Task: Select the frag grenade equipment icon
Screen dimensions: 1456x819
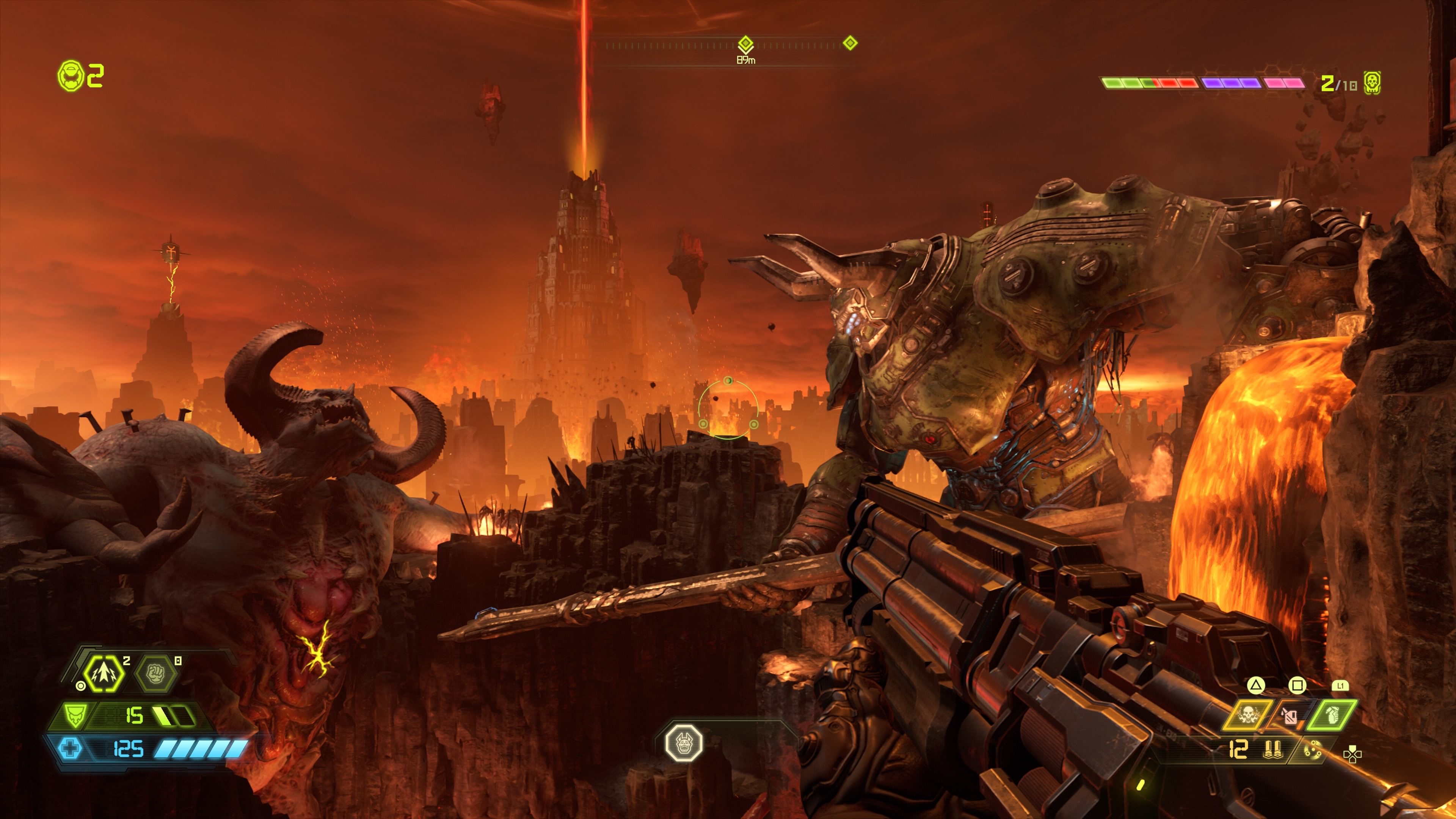Action: pos(1332,716)
